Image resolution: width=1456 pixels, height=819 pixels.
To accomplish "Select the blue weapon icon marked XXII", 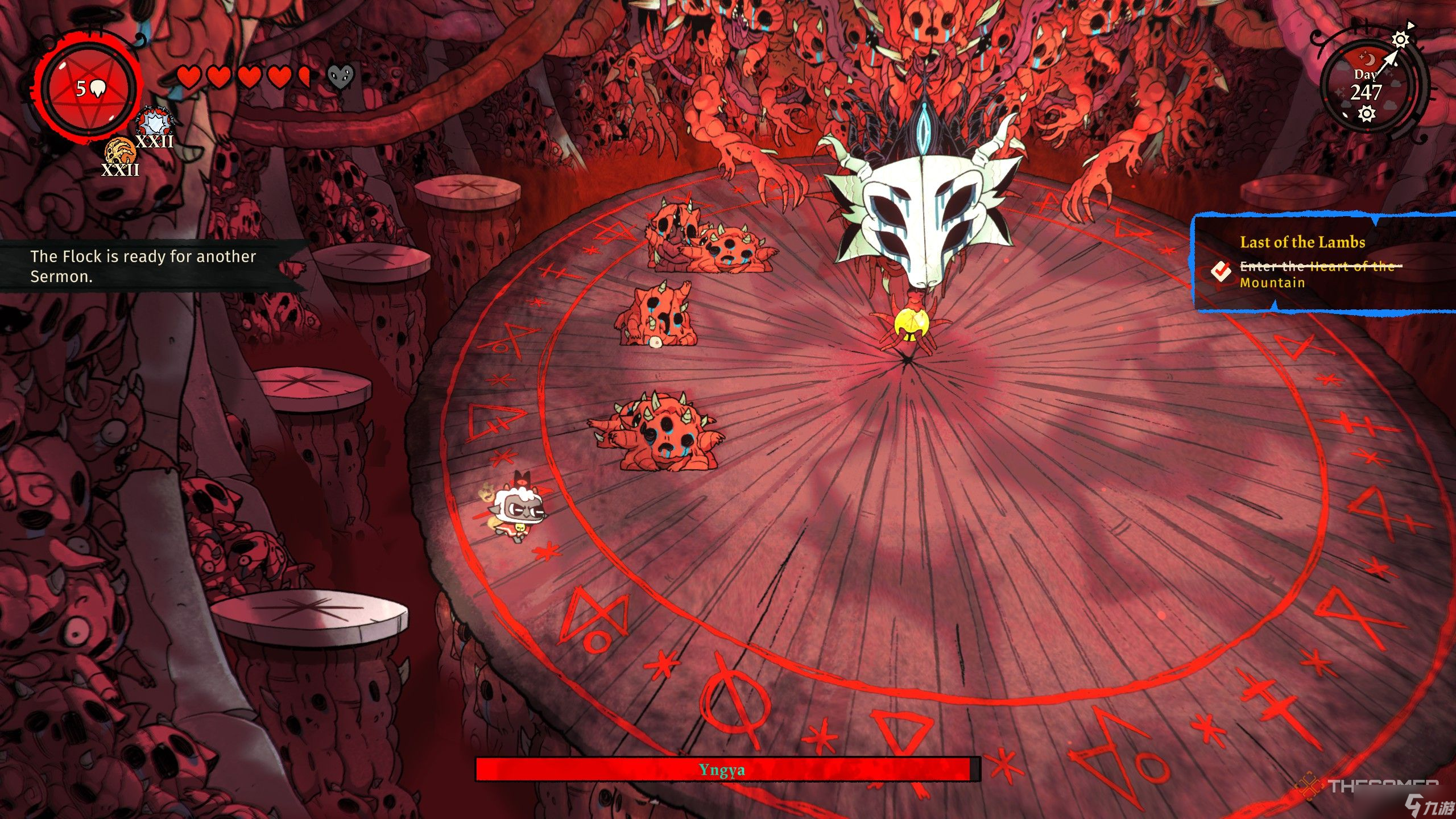I will pos(154,125).
